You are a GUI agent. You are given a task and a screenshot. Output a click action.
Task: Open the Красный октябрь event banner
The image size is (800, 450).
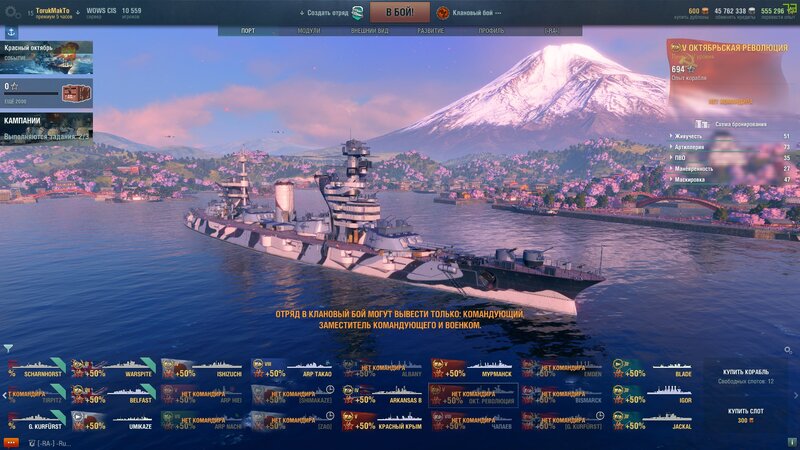coord(46,57)
